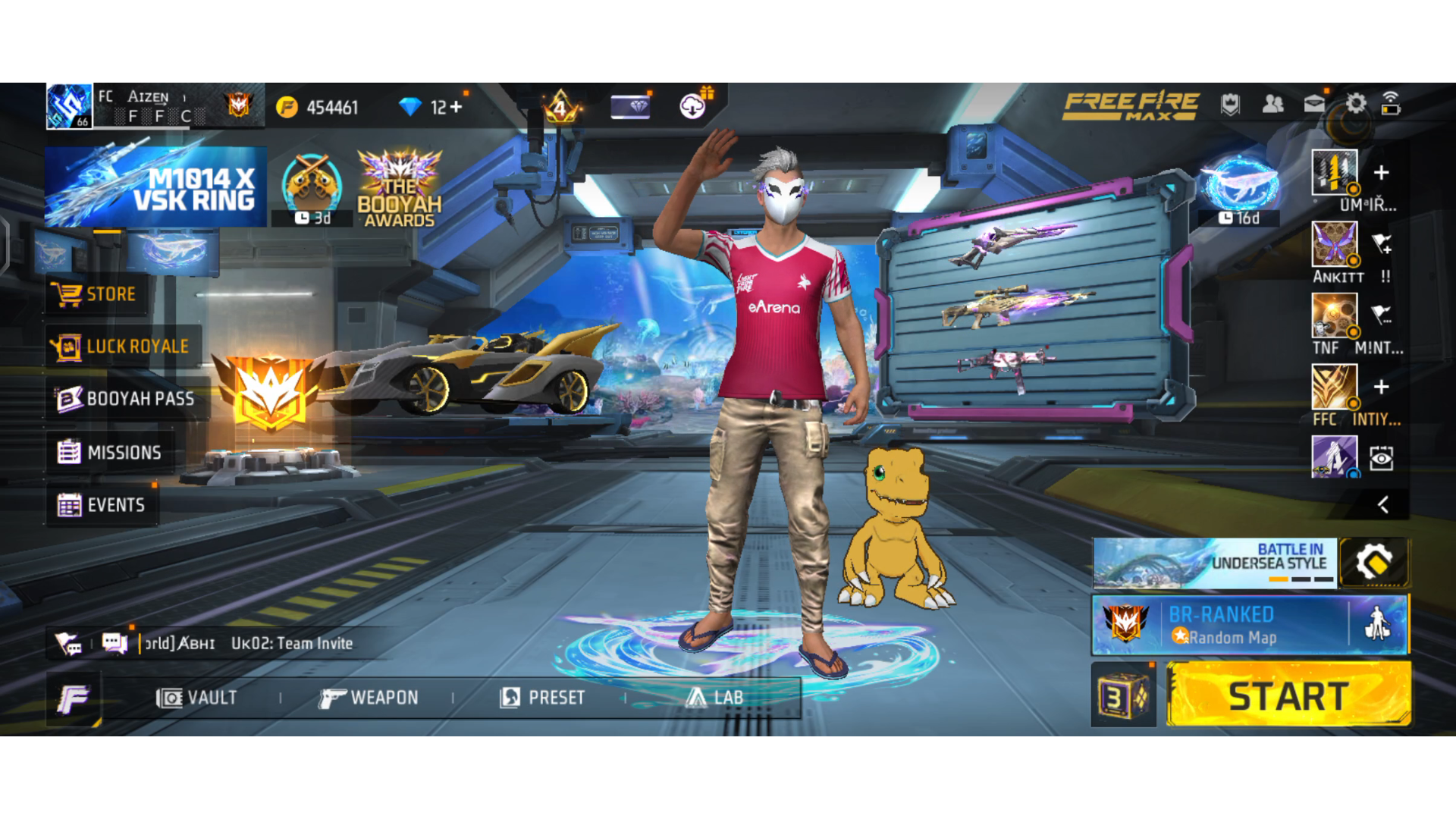1456x819 pixels.
Task: Collapse the friends sidebar with the chevron
Action: [x=1384, y=506]
